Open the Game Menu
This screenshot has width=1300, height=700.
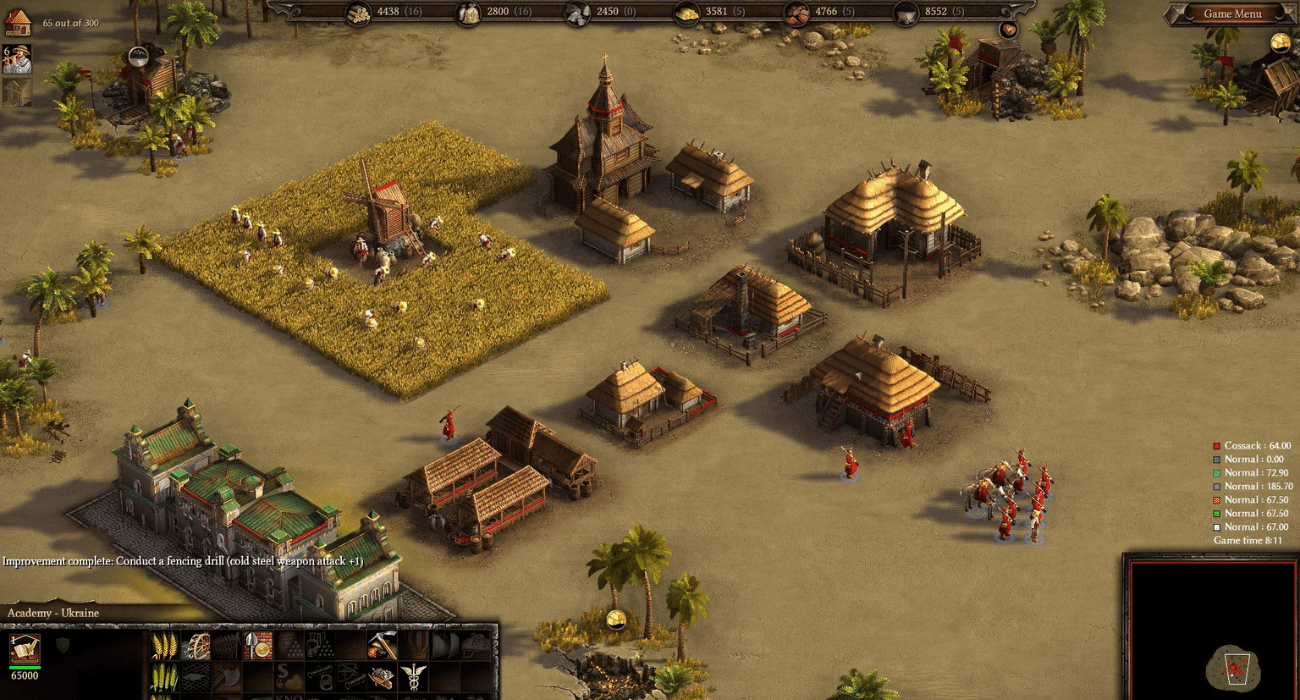pos(1232,14)
